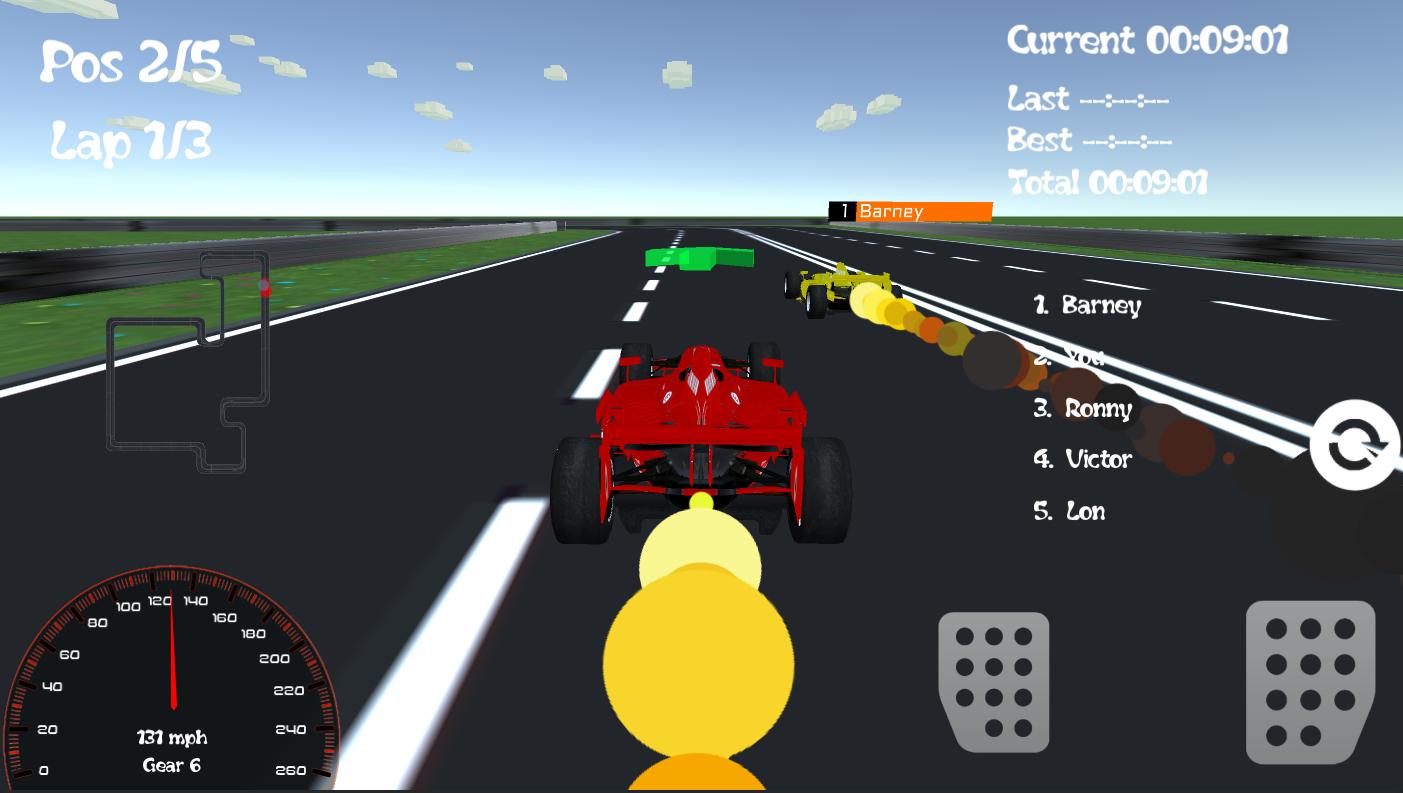
Task: Click the restart race icon
Action: (1355, 445)
